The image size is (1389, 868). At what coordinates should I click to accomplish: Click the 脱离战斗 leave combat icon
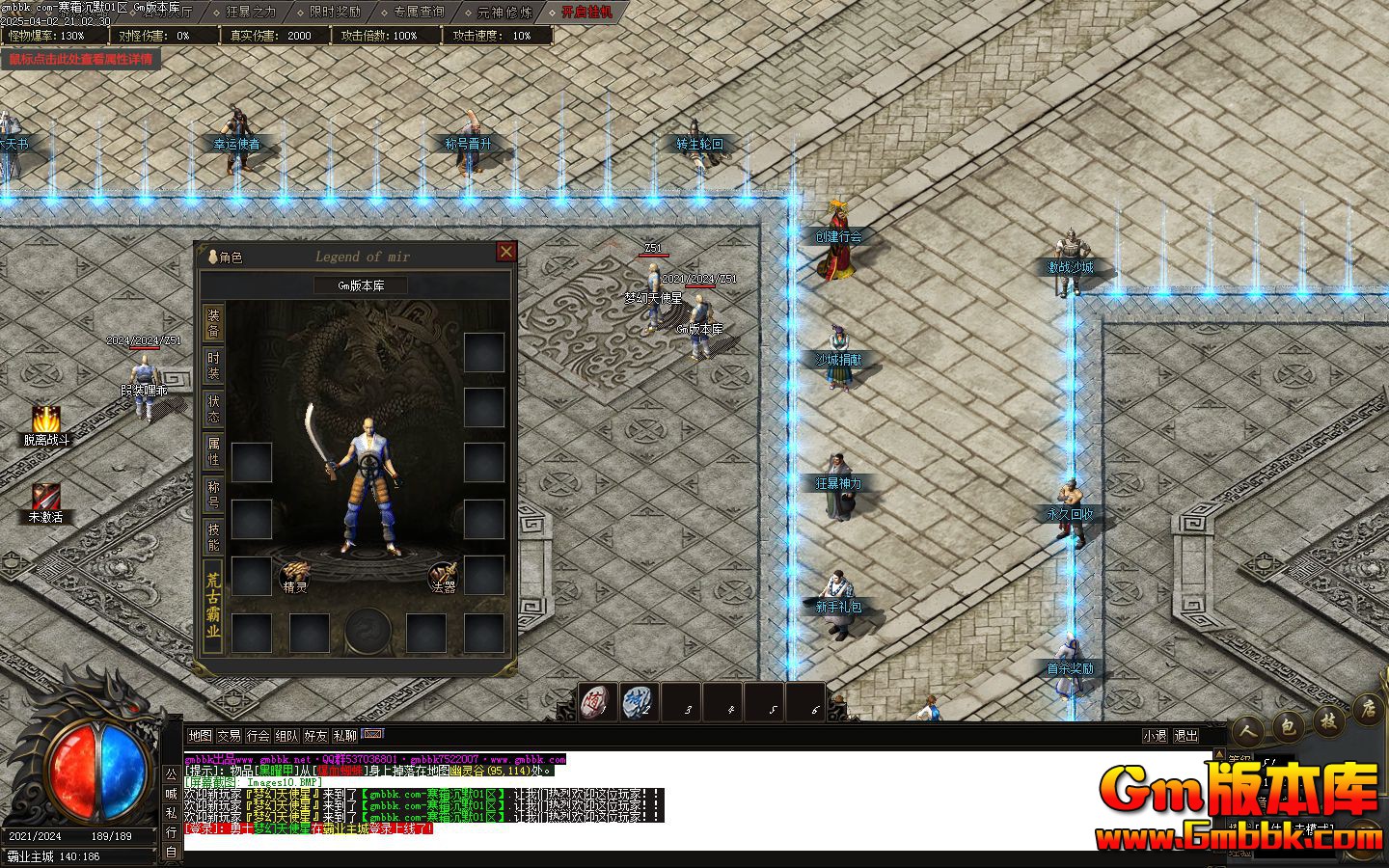pos(45,424)
